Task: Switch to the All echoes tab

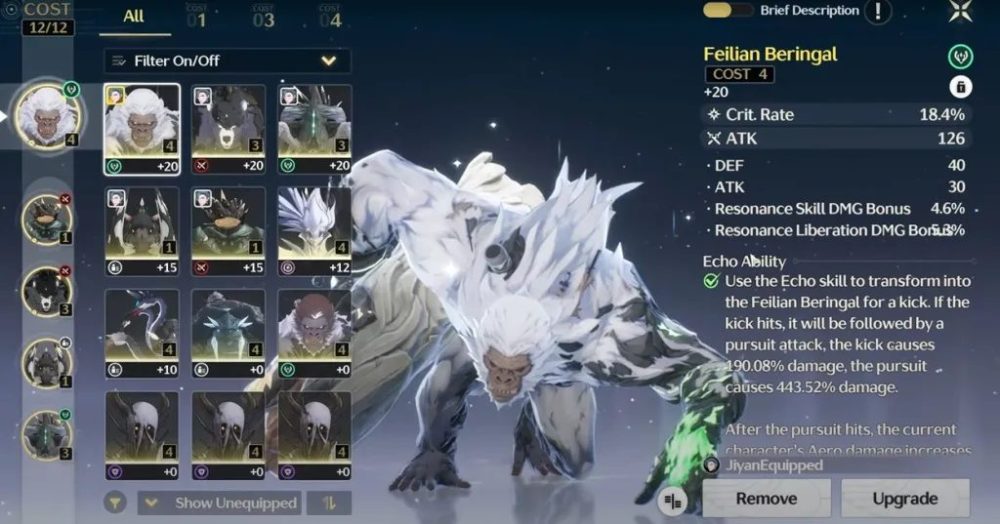Action: point(134,17)
